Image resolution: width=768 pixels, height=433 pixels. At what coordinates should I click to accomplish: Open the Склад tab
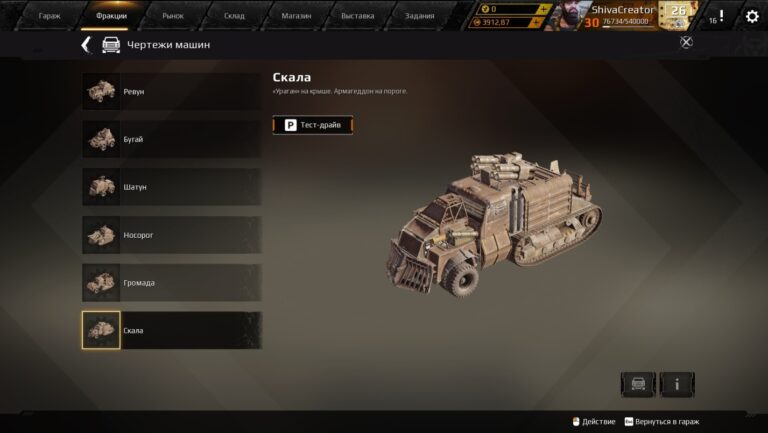pos(234,16)
